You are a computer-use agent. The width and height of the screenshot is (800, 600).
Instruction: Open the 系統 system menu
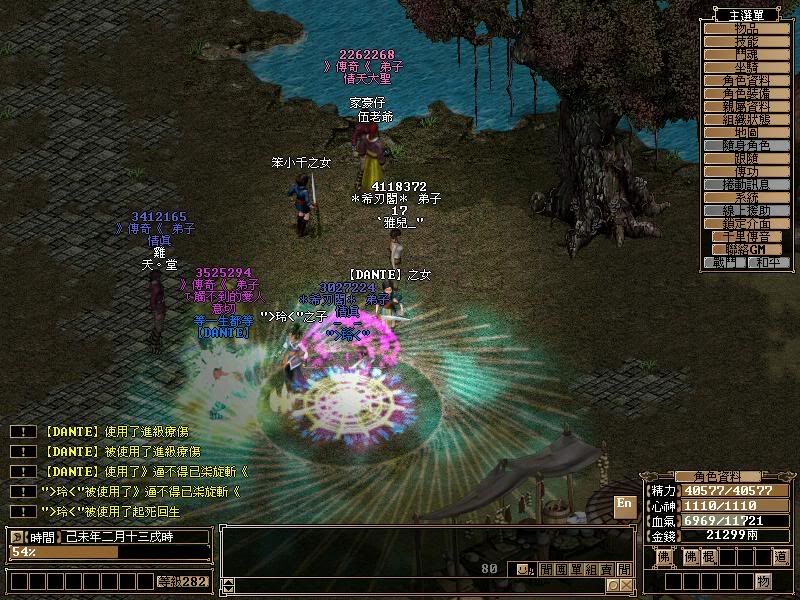pos(747,197)
